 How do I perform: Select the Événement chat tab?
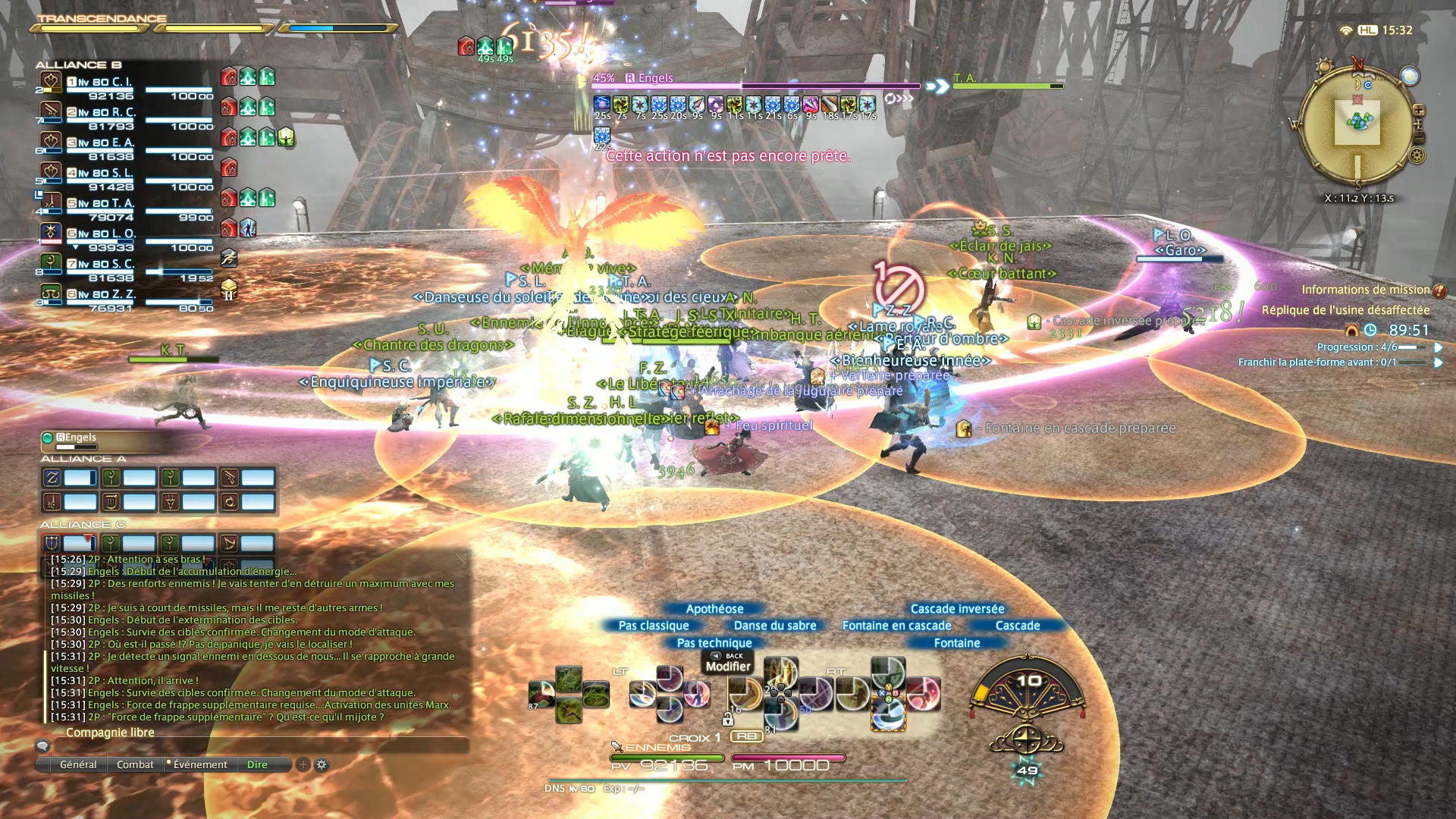(199, 764)
